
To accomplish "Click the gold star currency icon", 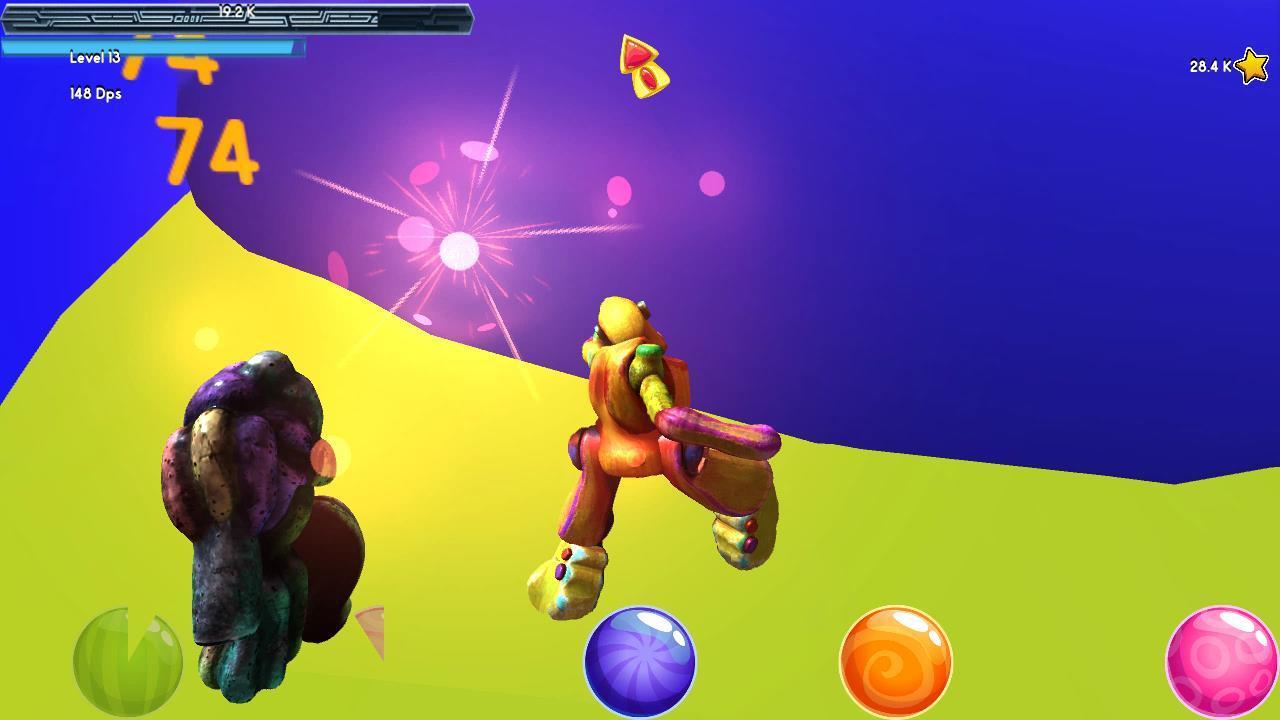I will pos(1254,66).
